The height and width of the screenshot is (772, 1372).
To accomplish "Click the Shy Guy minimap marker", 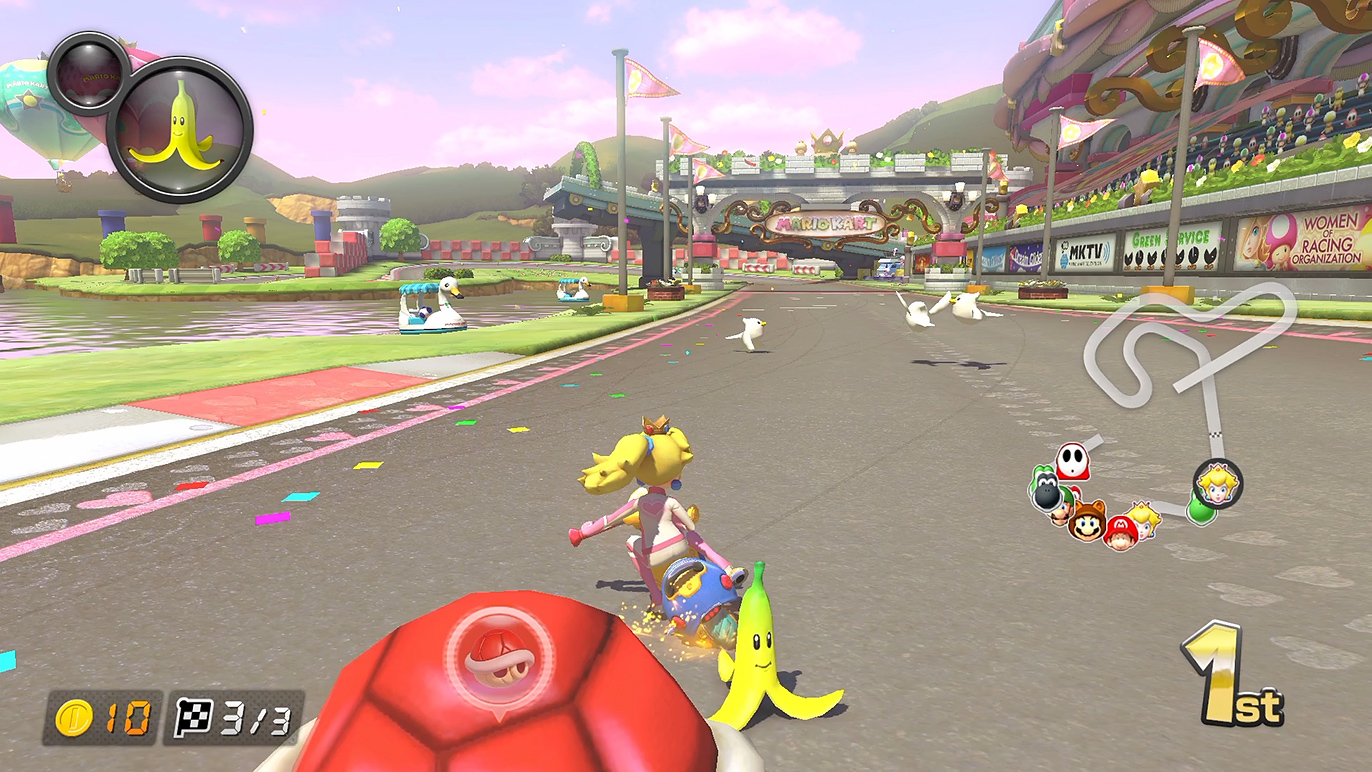I will (1073, 462).
